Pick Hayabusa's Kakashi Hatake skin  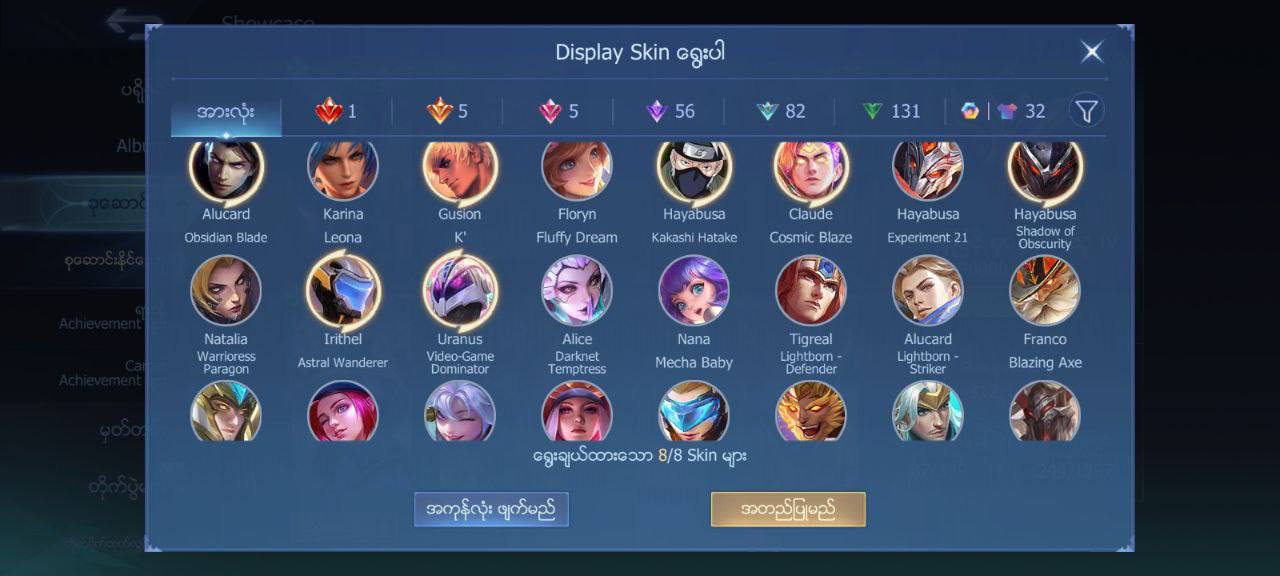(694, 172)
